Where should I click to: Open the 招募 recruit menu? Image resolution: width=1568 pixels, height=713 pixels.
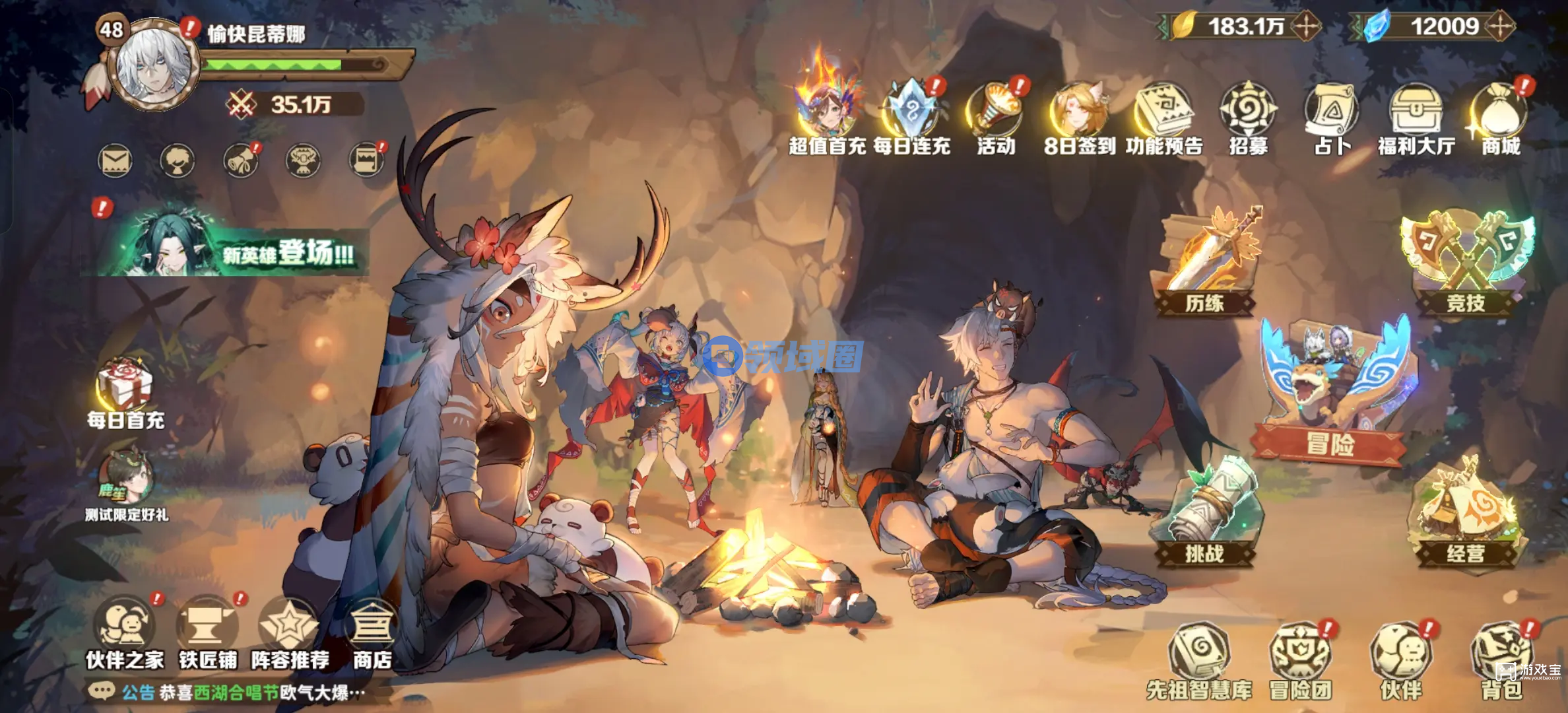pos(1248,116)
